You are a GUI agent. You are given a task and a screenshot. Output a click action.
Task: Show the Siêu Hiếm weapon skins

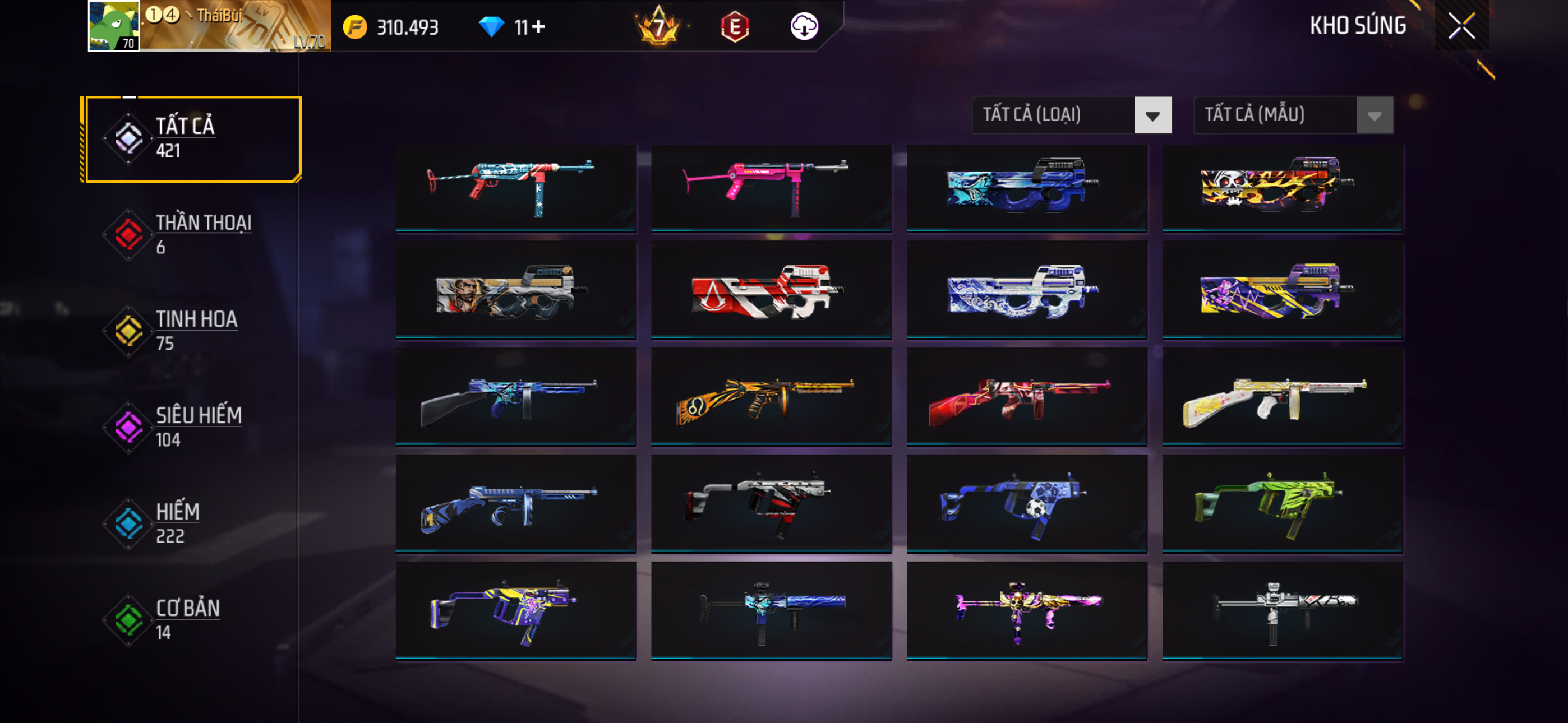[192, 427]
